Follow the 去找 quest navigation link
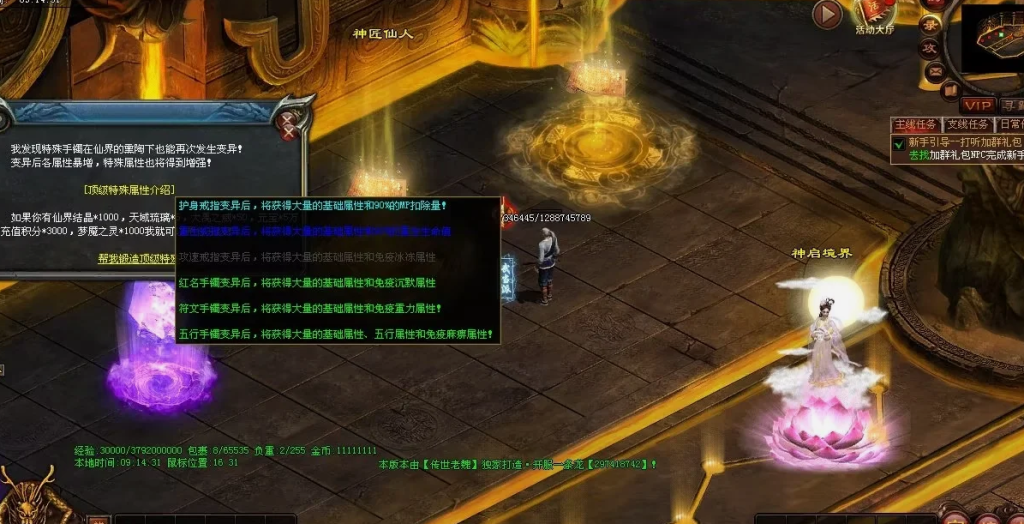1024x524 pixels. 918,156
